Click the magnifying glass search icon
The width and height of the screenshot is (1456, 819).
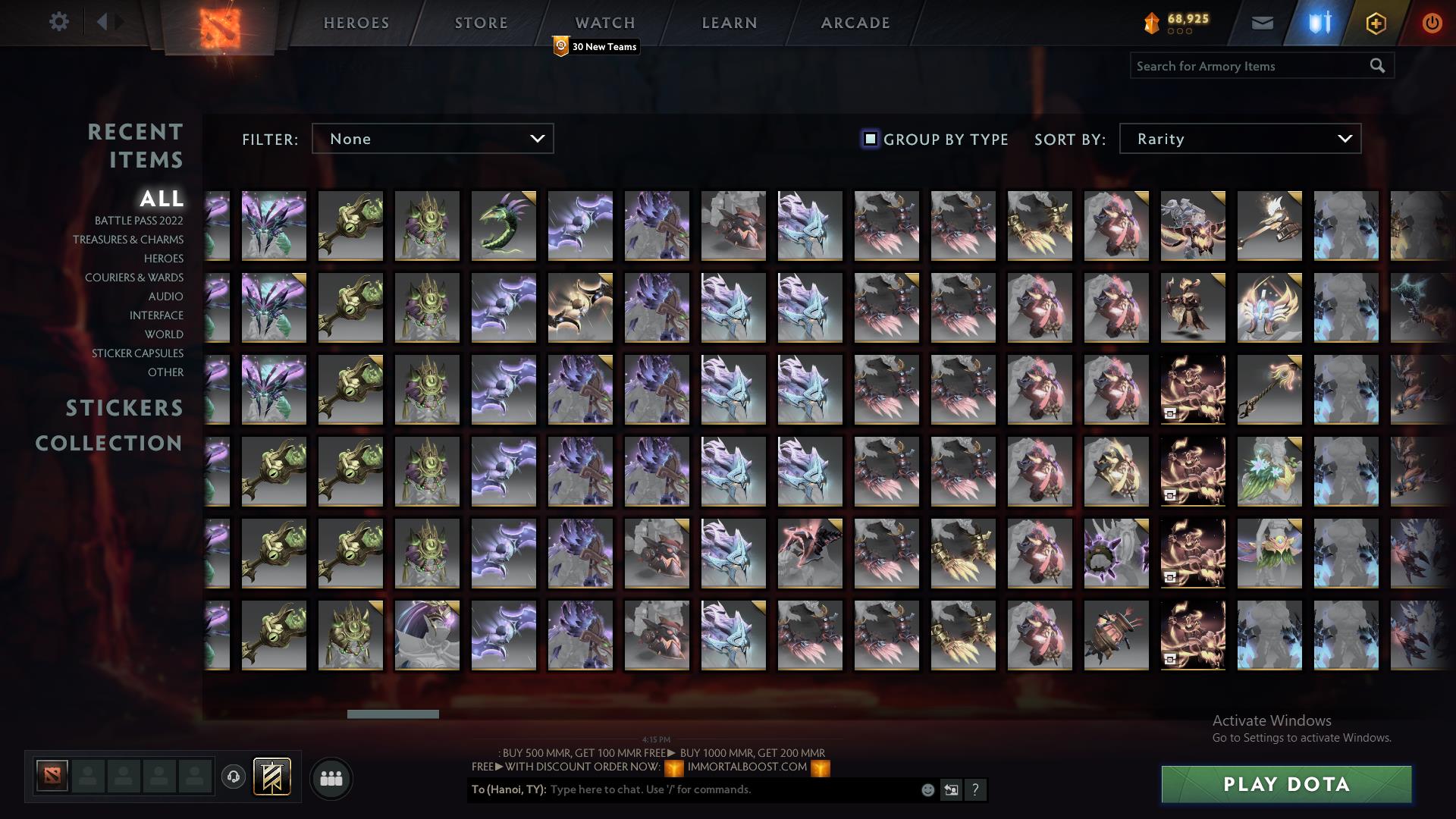(x=1377, y=66)
